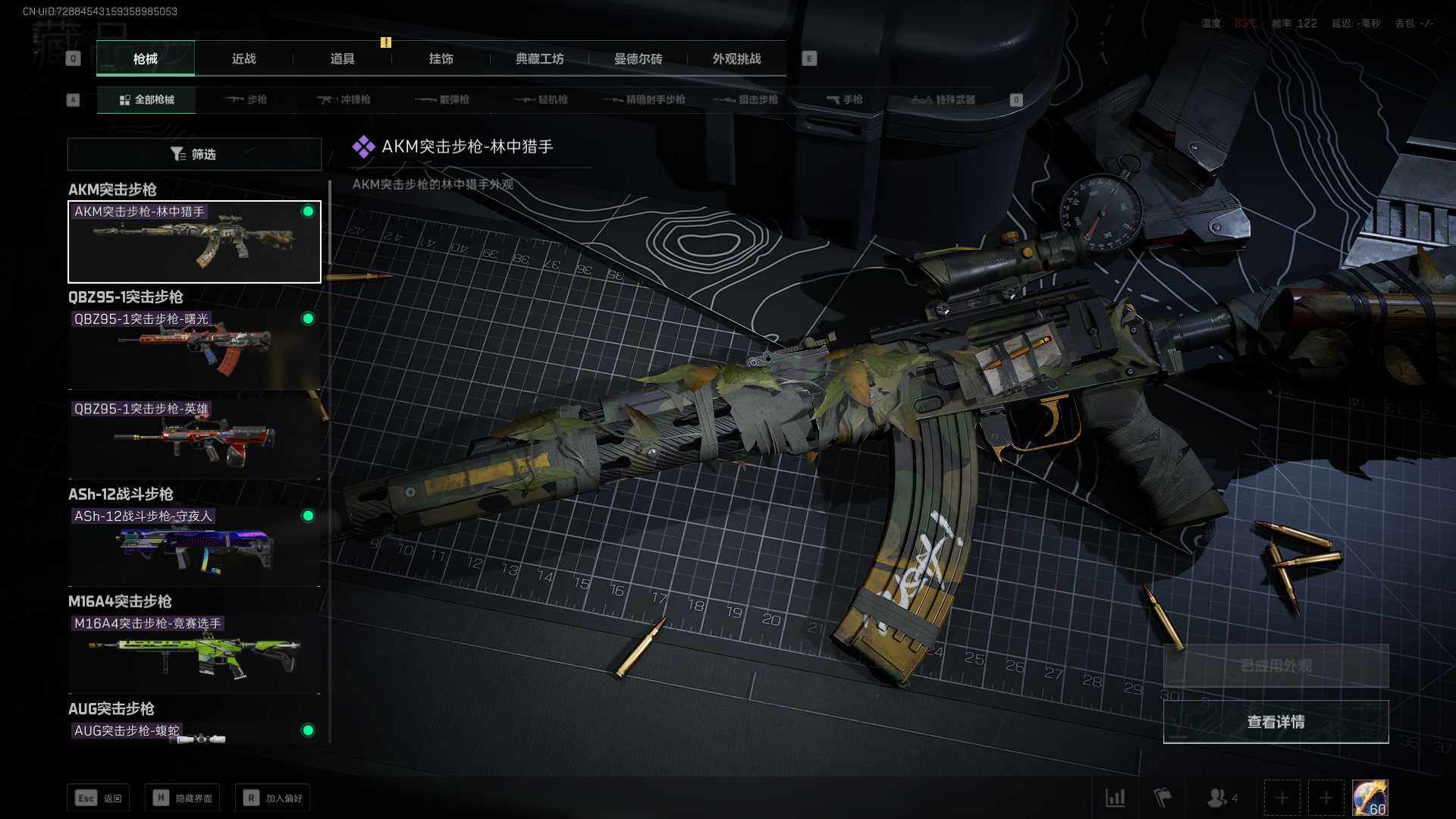Open the 曼德尔砖 tab
1456x819 pixels.
[x=638, y=58]
